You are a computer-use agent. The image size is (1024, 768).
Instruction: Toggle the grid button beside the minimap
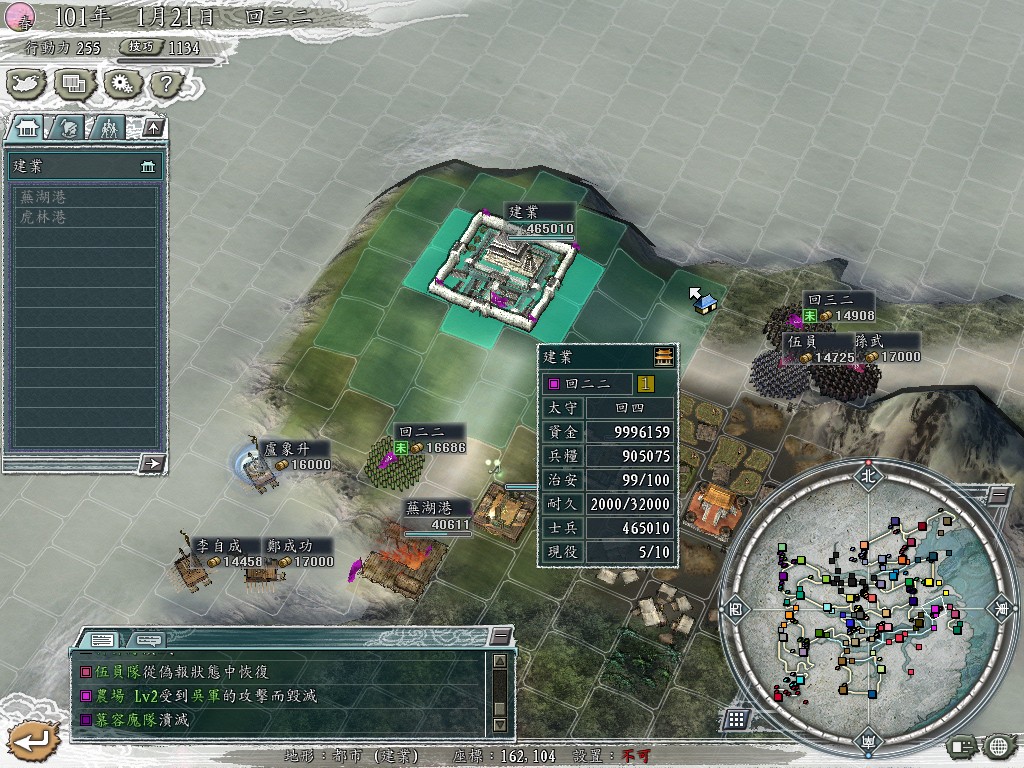[736, 719]
